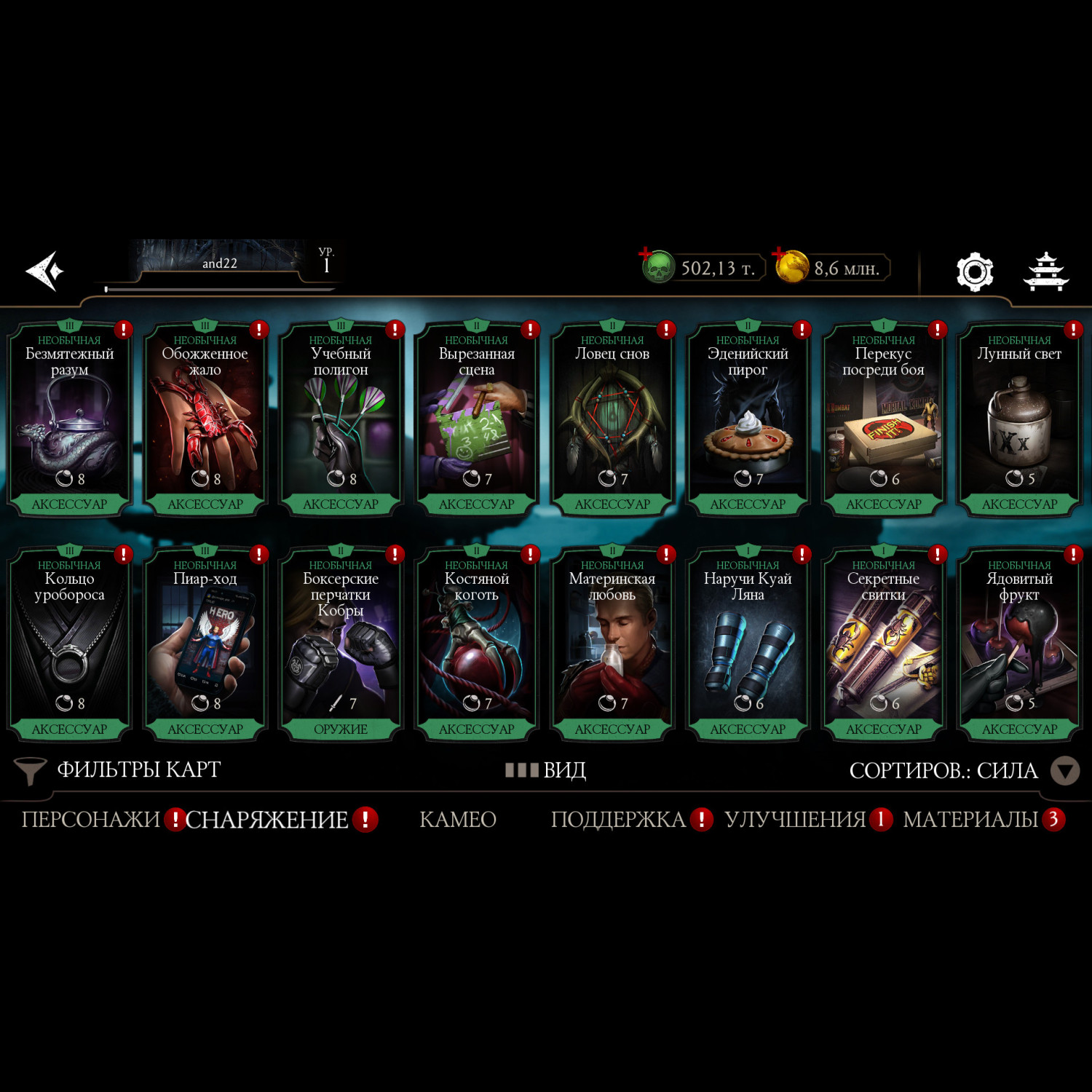Screen dimensions: 1092x1092
Task: Choose the Кольцо уробороса ring card
Action: coord(69,645)
